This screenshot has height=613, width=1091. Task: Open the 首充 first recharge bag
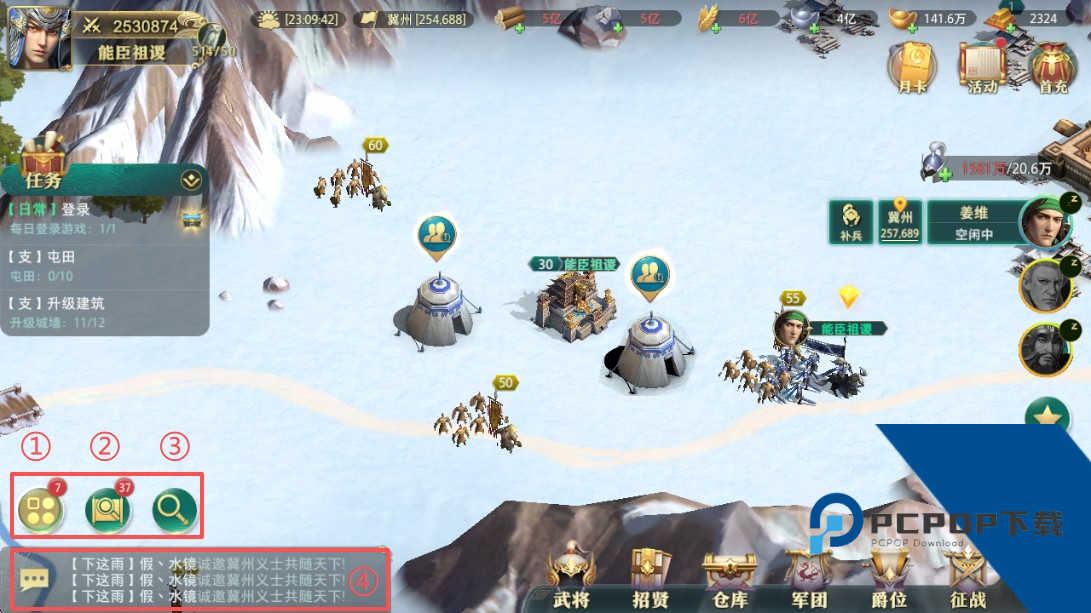pos(1052,68)
